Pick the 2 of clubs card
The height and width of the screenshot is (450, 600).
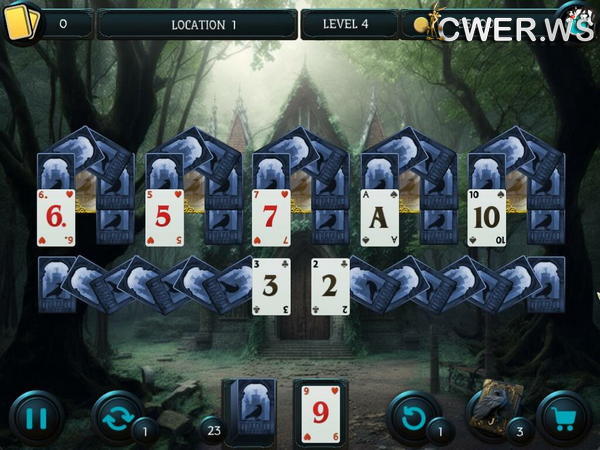tap(328, 286)
